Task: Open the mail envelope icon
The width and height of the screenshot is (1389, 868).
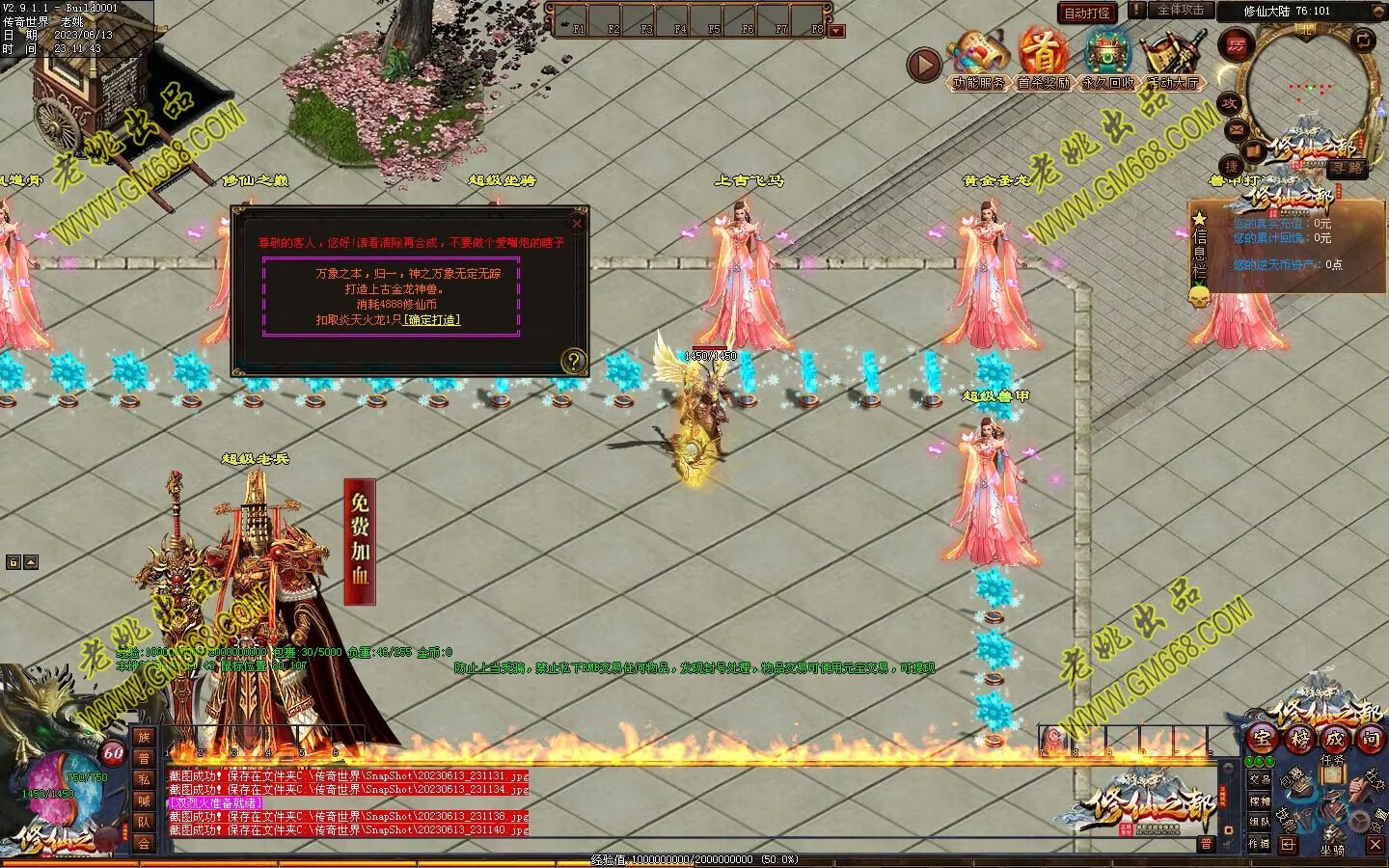Action: (x=1236, y=128)
